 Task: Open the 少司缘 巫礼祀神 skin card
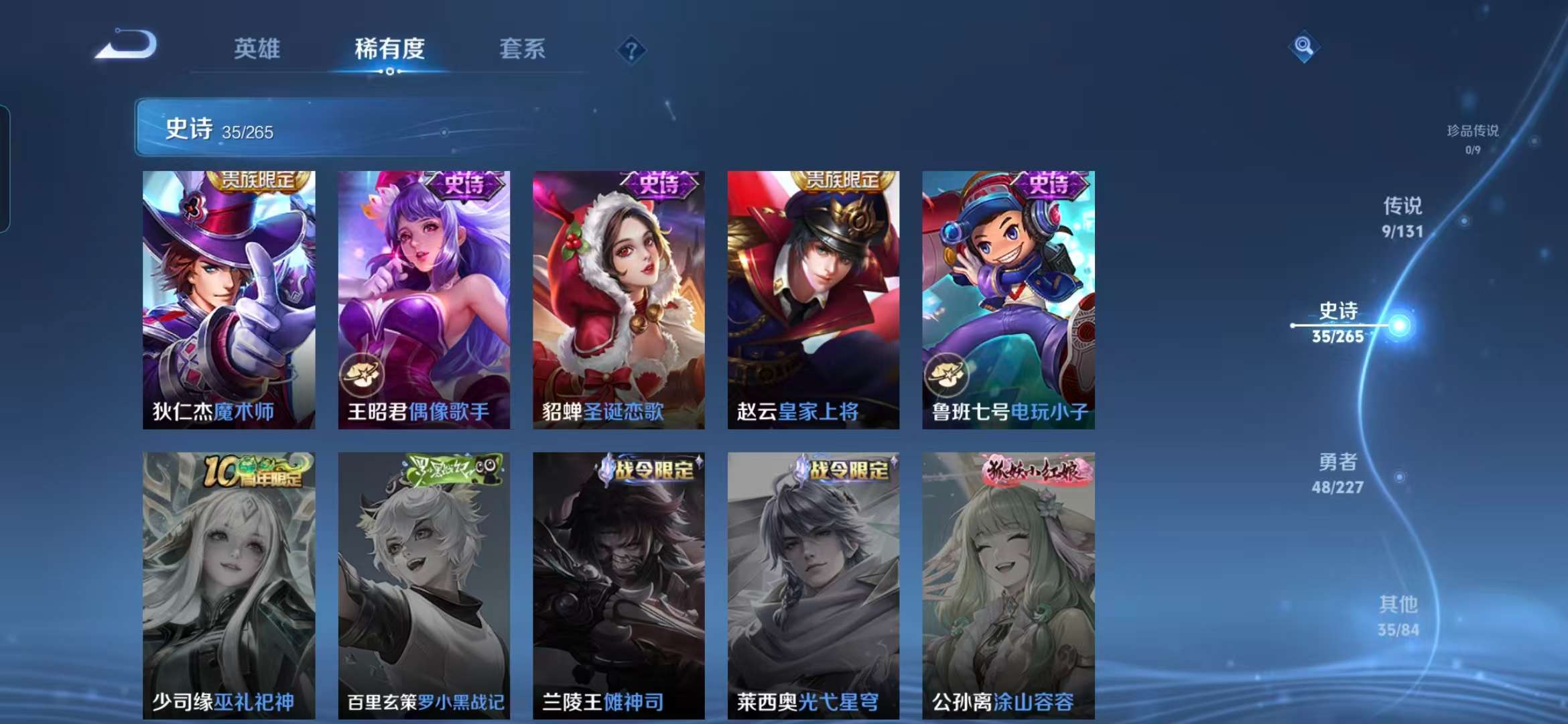(228, 585)
